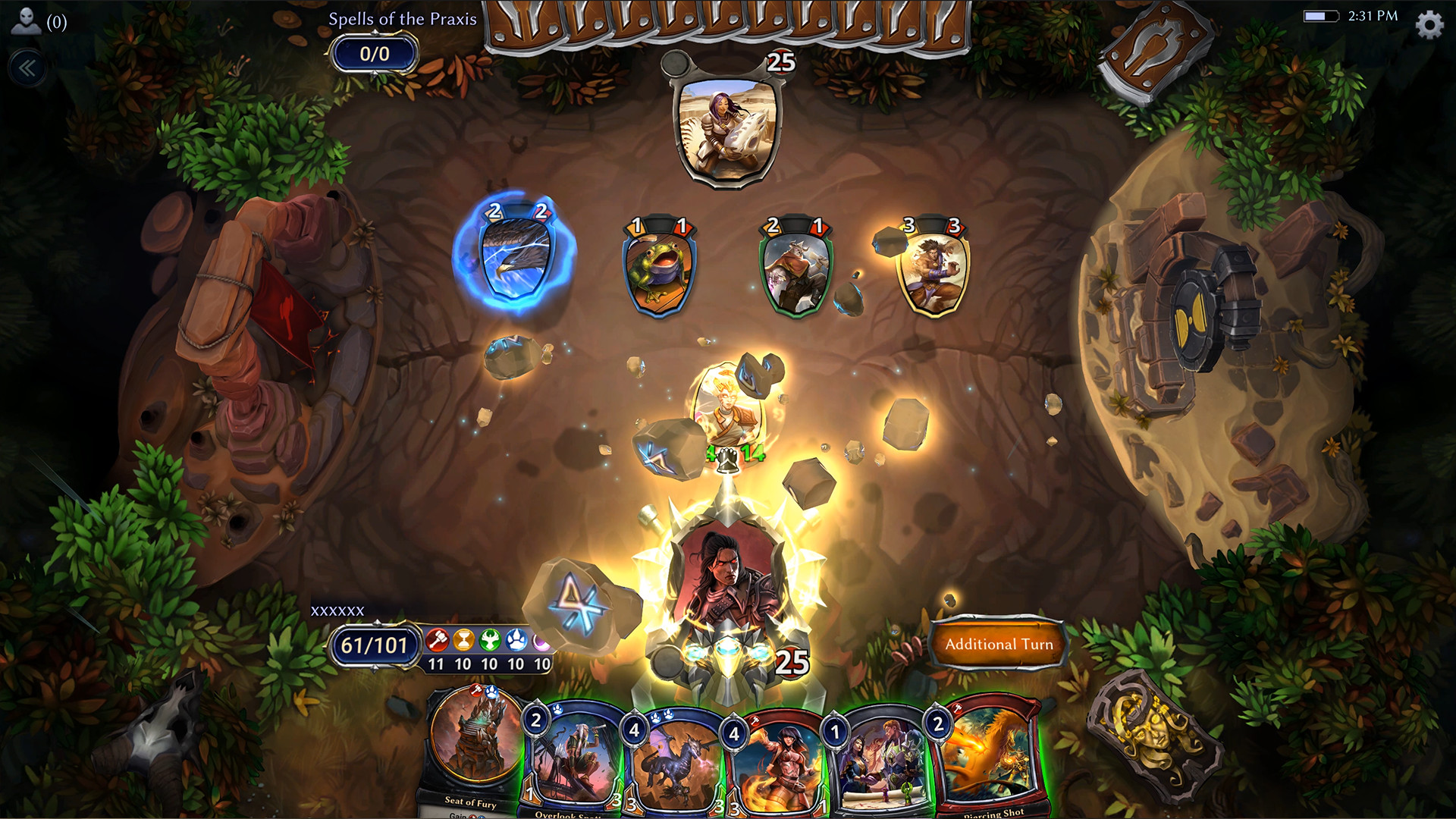Select the red Fire influence icon
The height and width of the screenshot is (819, 1456).
[x=437, y=639]
